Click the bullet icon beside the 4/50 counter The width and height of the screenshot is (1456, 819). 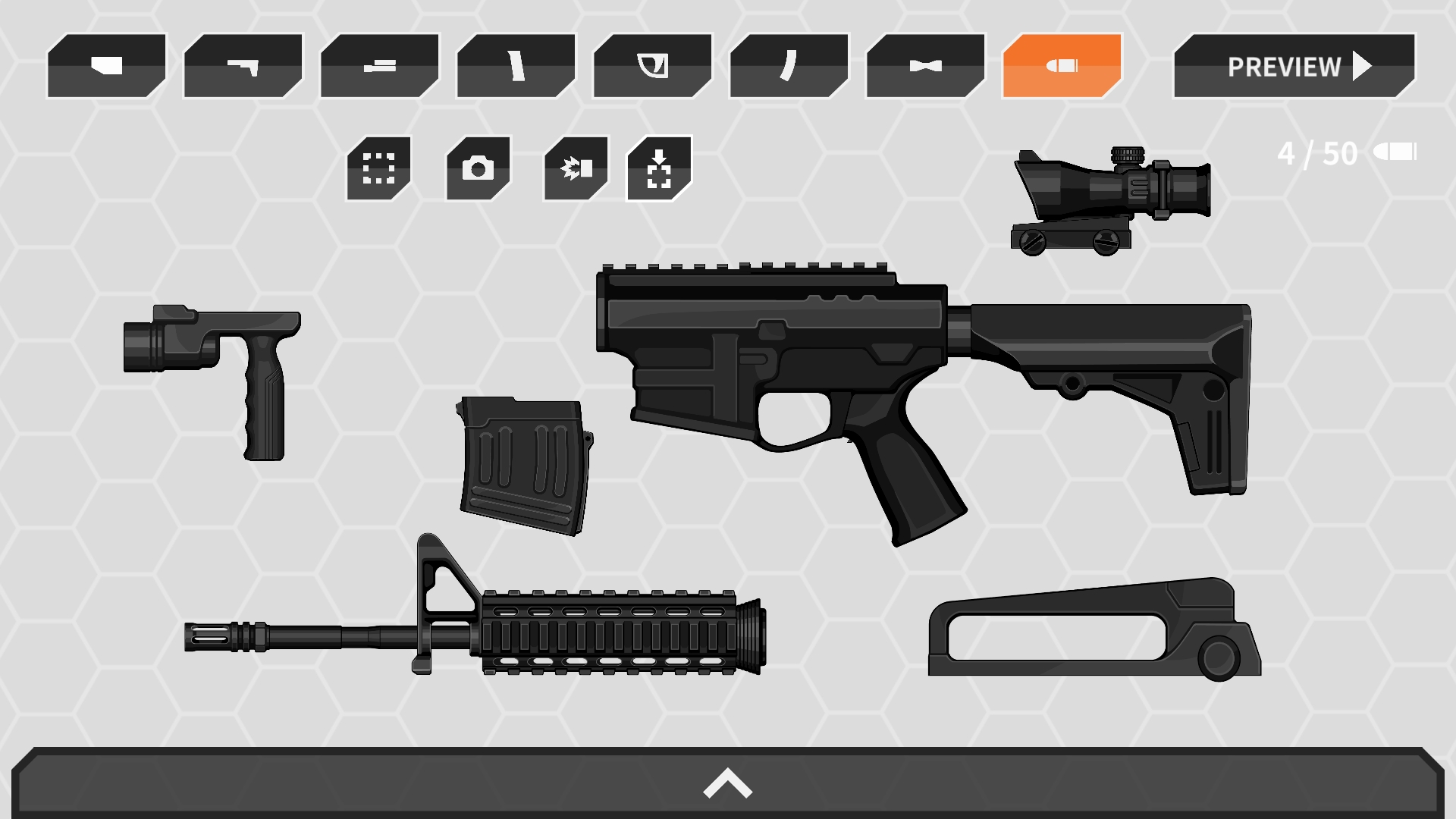1395,152
